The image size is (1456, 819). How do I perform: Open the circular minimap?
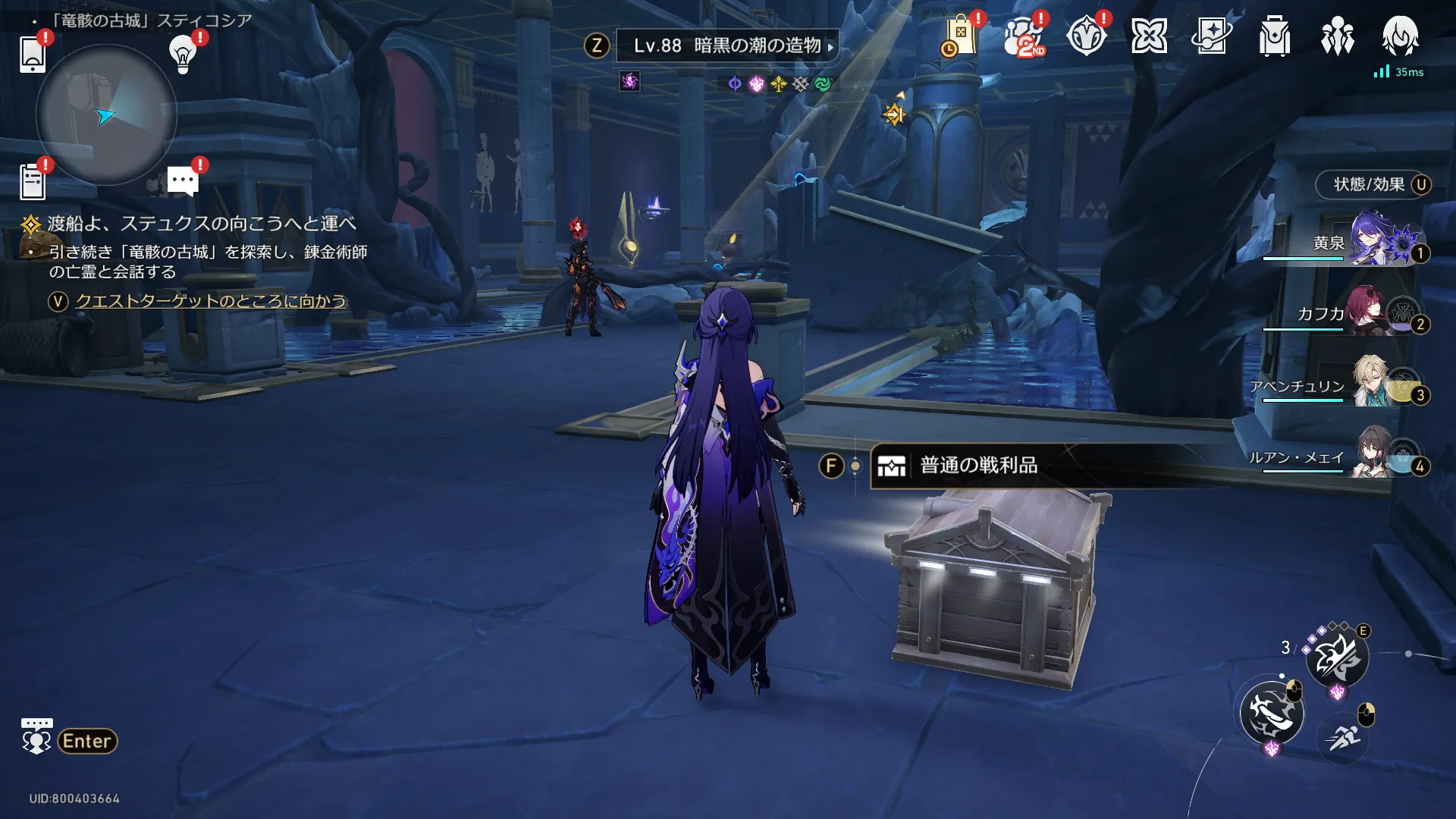tap(106, 115)
